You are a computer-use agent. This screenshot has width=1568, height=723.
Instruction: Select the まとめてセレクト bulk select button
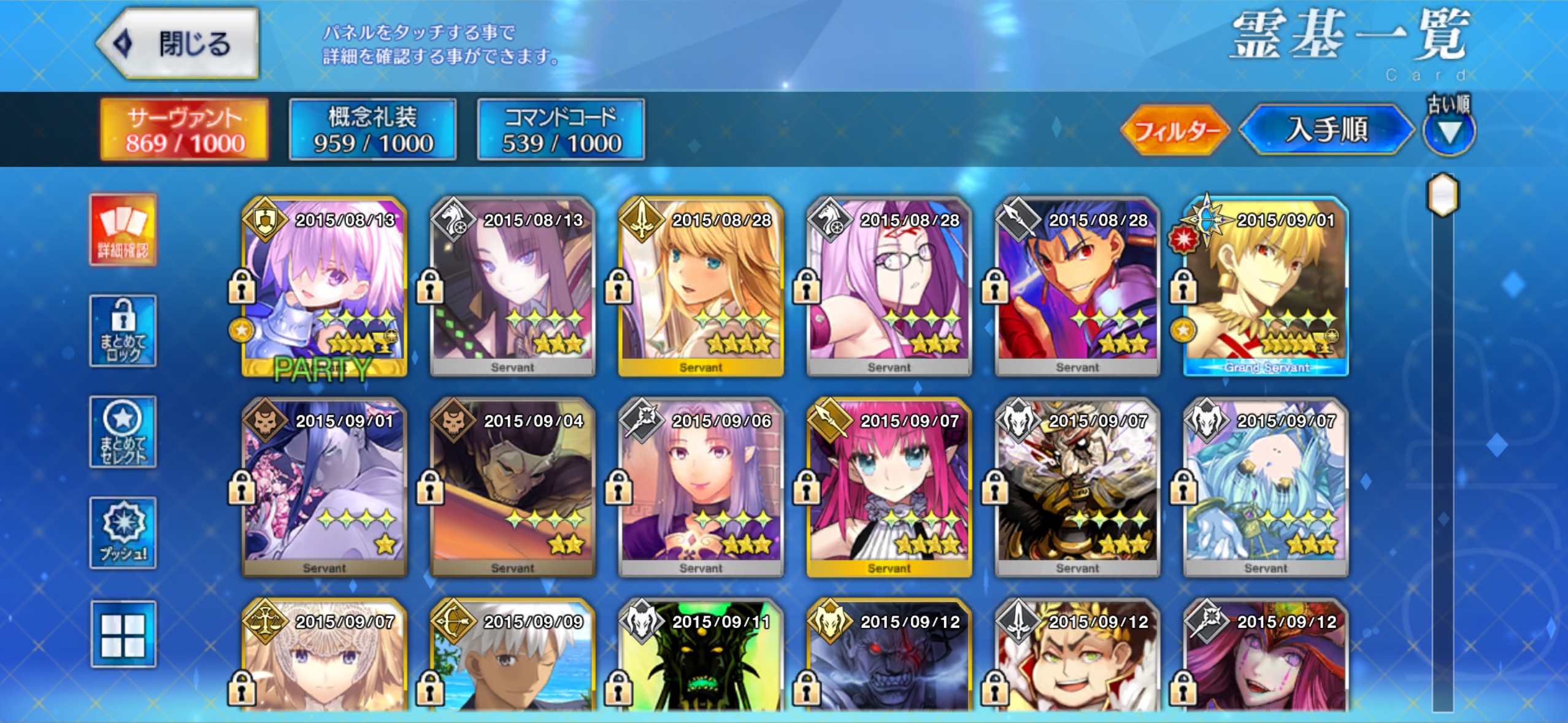[x=123, y=432]
